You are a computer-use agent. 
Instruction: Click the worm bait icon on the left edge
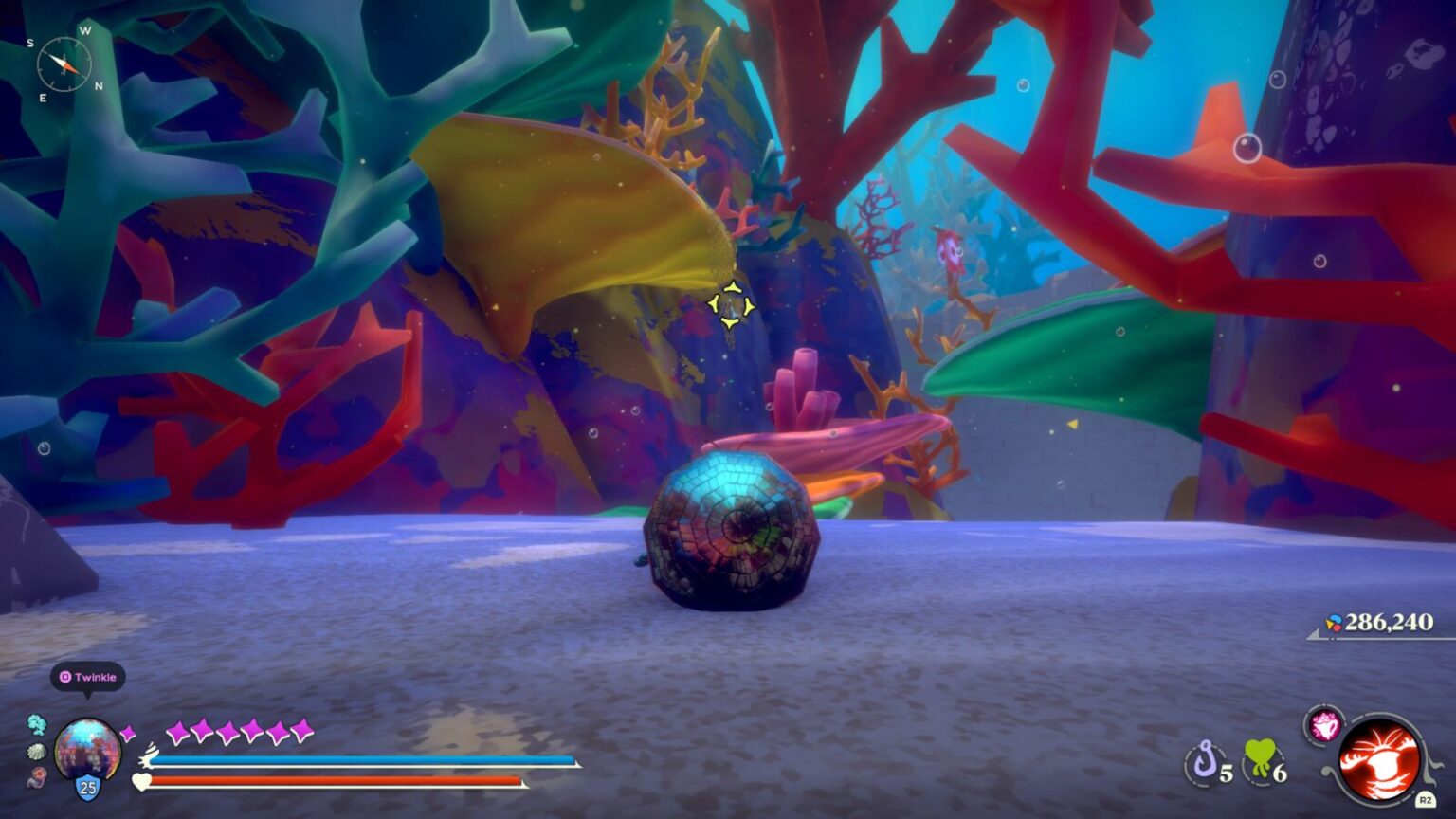tap(37, 777)
